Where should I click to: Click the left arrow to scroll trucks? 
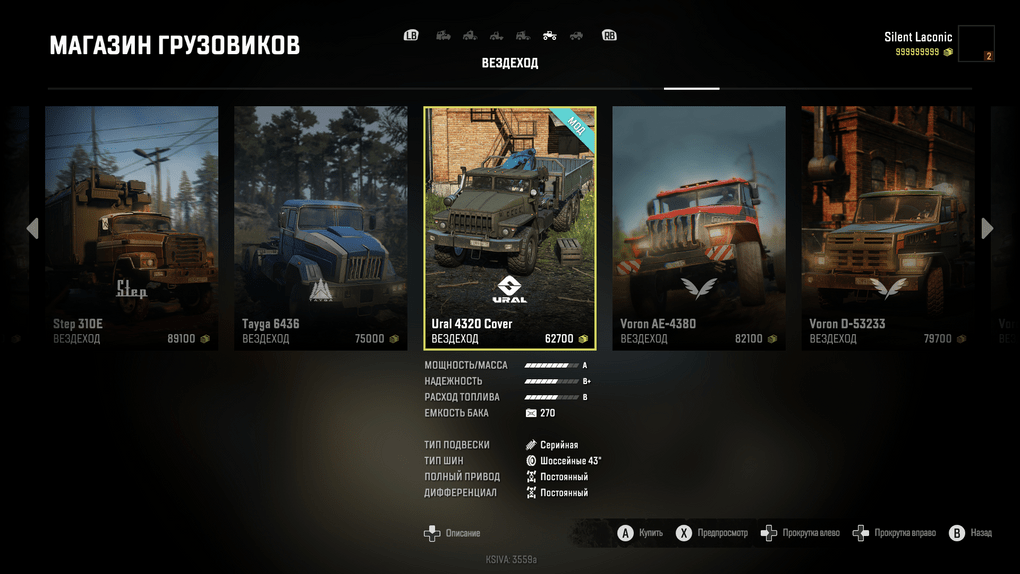point(32,228)
